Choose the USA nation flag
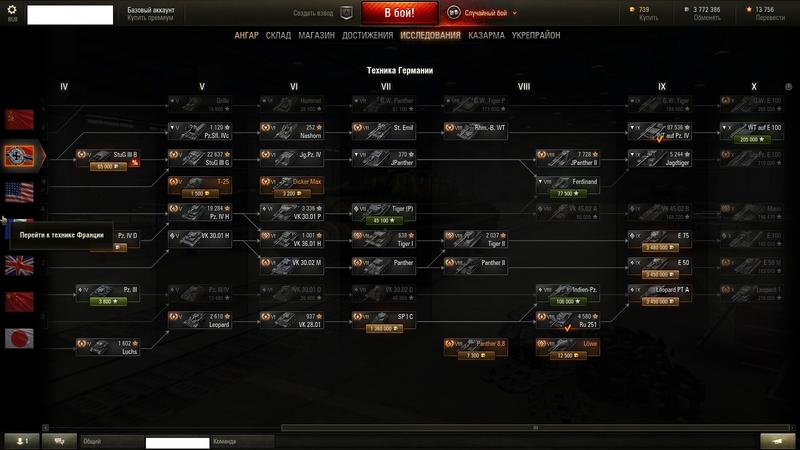The width and height of the screenshot is (800, 450). click(x=19, y=192)
